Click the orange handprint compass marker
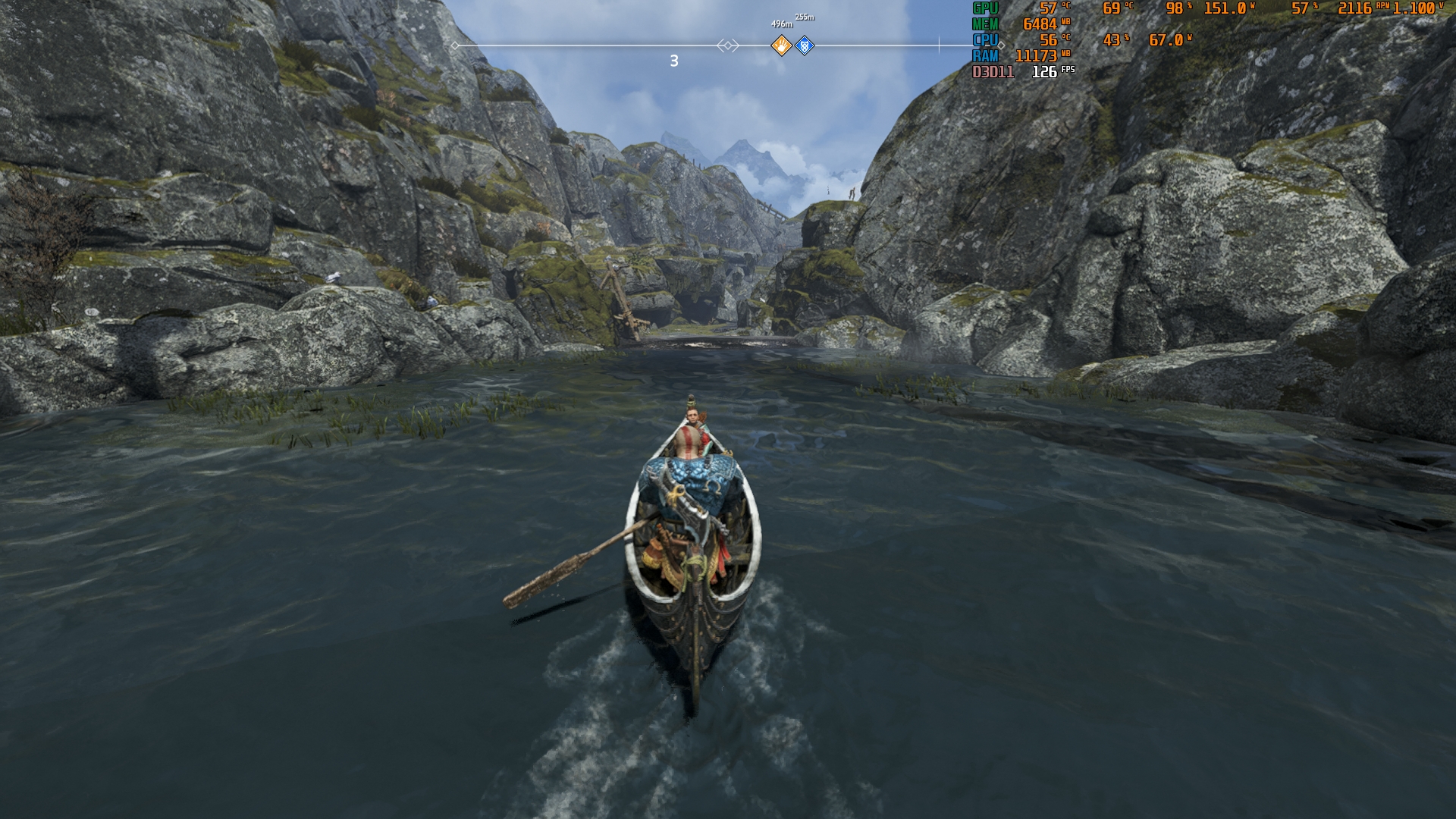The width and height of the screenshot is (1456, 819). [x=781, y=46]
